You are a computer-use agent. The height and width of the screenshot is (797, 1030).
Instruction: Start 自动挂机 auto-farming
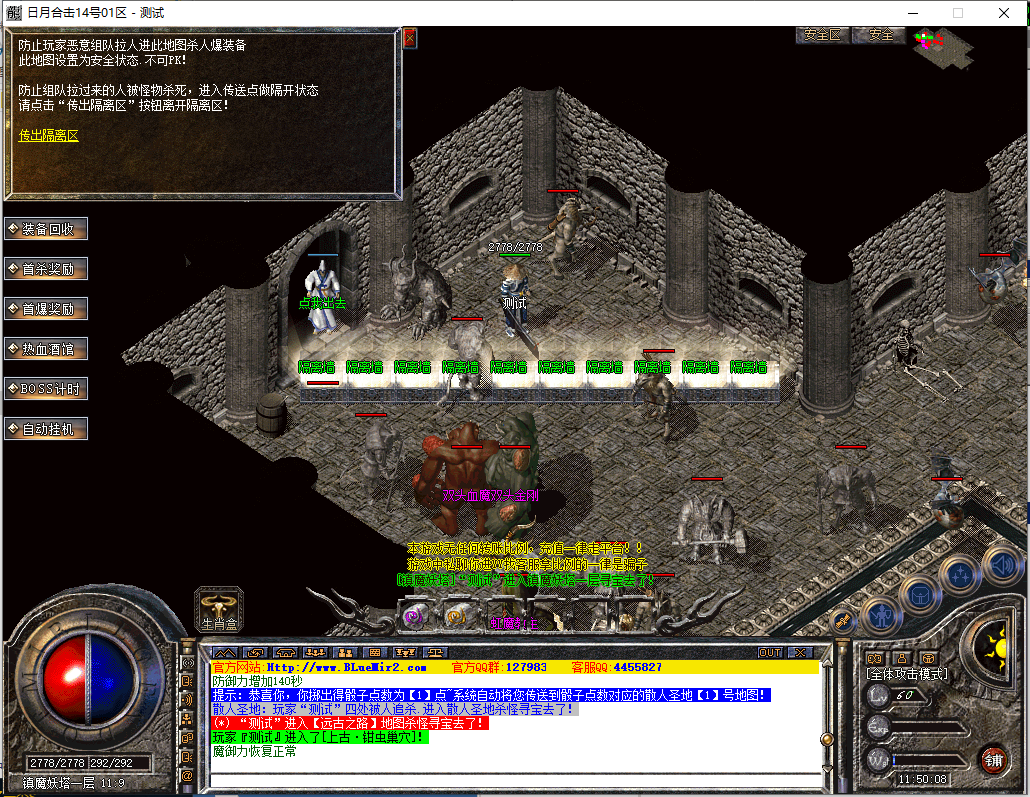point(46,429)
